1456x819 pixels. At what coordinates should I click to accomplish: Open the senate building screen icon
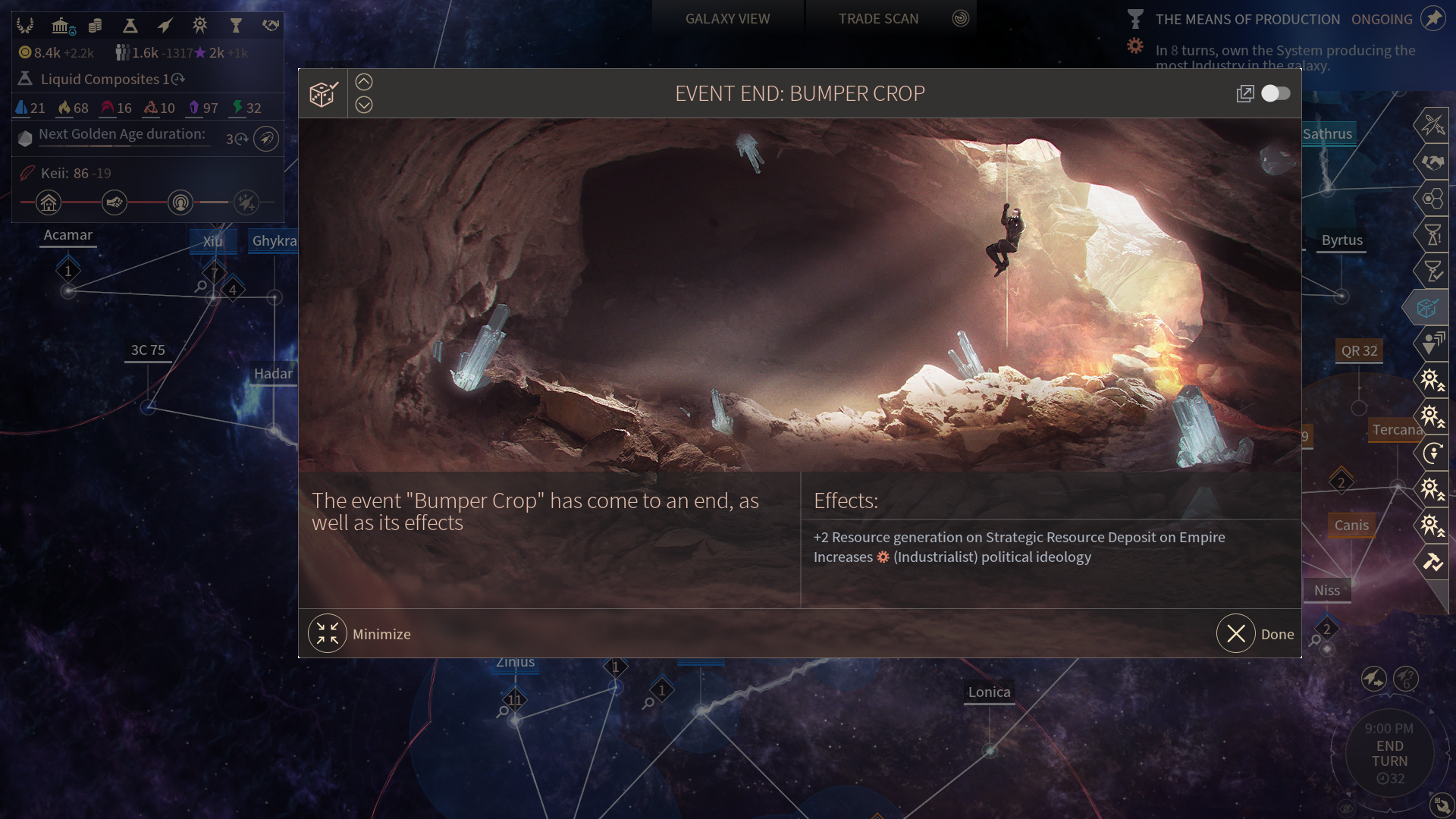[x=61, y=26]
